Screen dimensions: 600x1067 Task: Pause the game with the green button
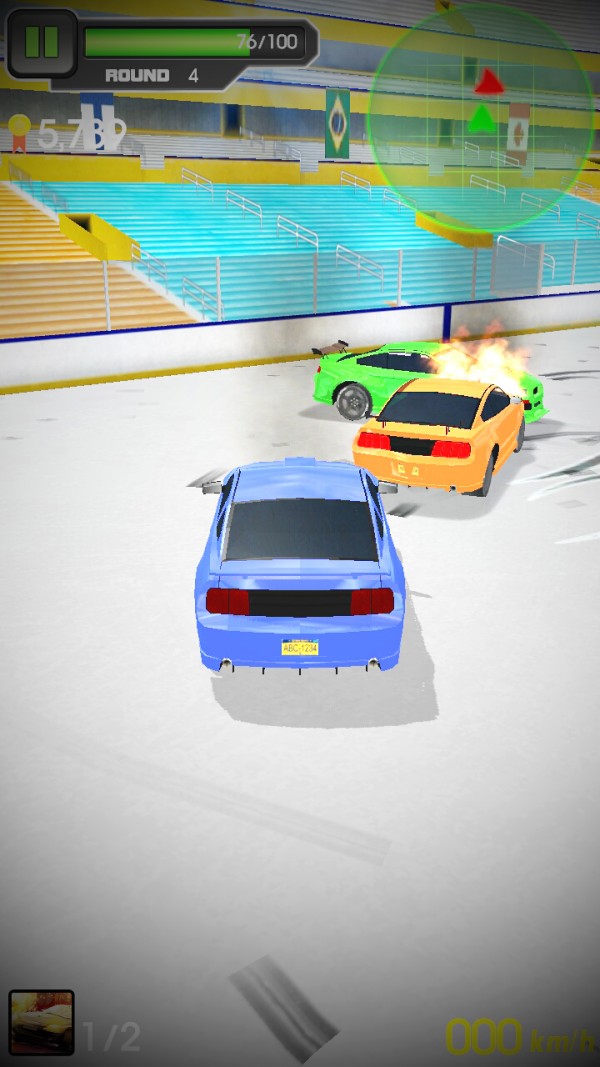(x=41, y=42)
